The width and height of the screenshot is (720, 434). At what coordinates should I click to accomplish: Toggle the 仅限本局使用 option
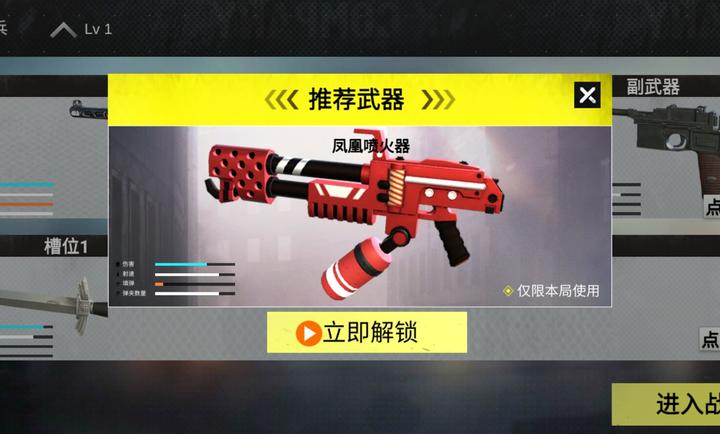[509, 291]
